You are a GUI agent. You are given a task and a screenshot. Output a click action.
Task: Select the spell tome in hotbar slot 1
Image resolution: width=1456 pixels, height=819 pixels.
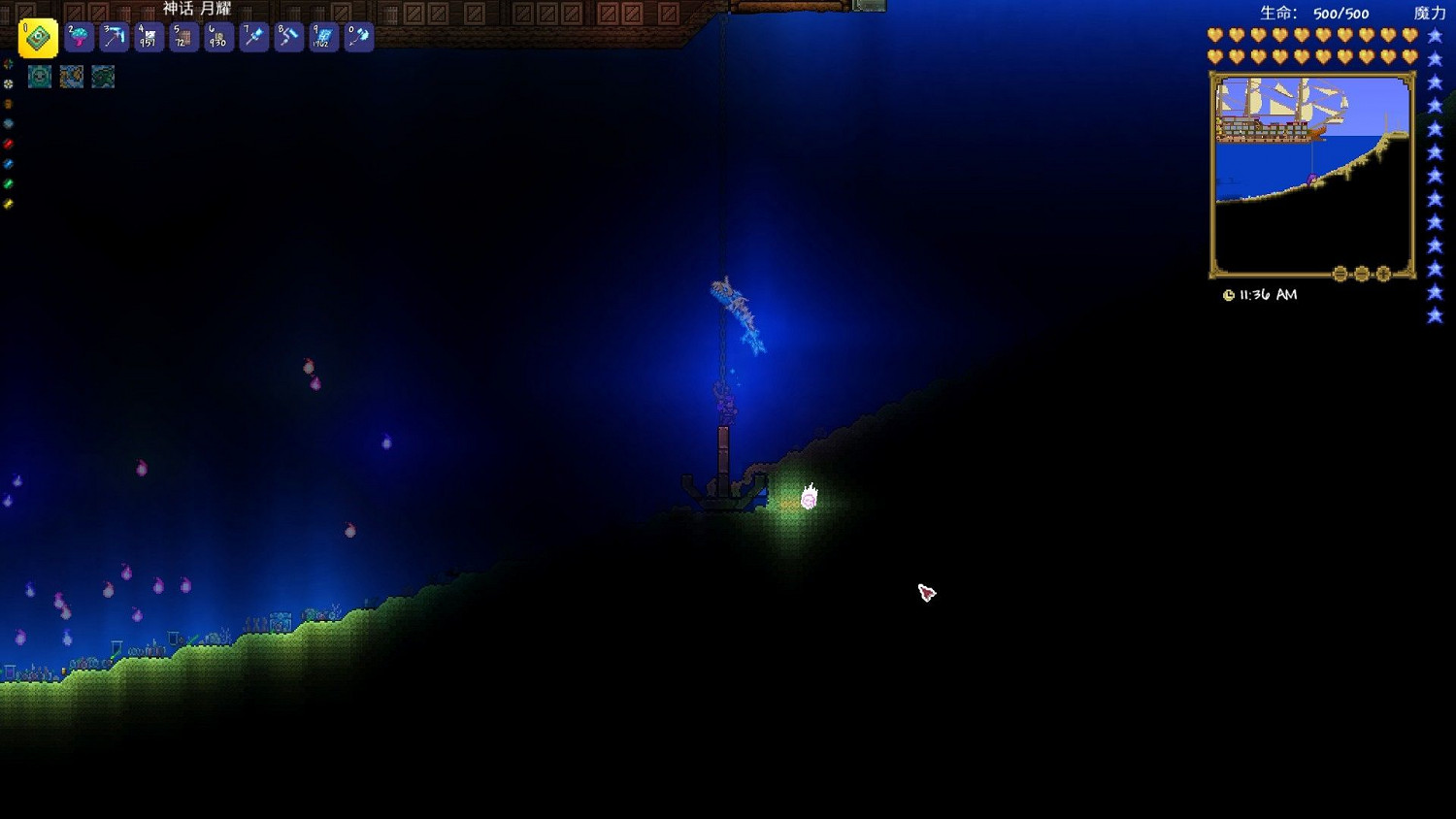39,39
